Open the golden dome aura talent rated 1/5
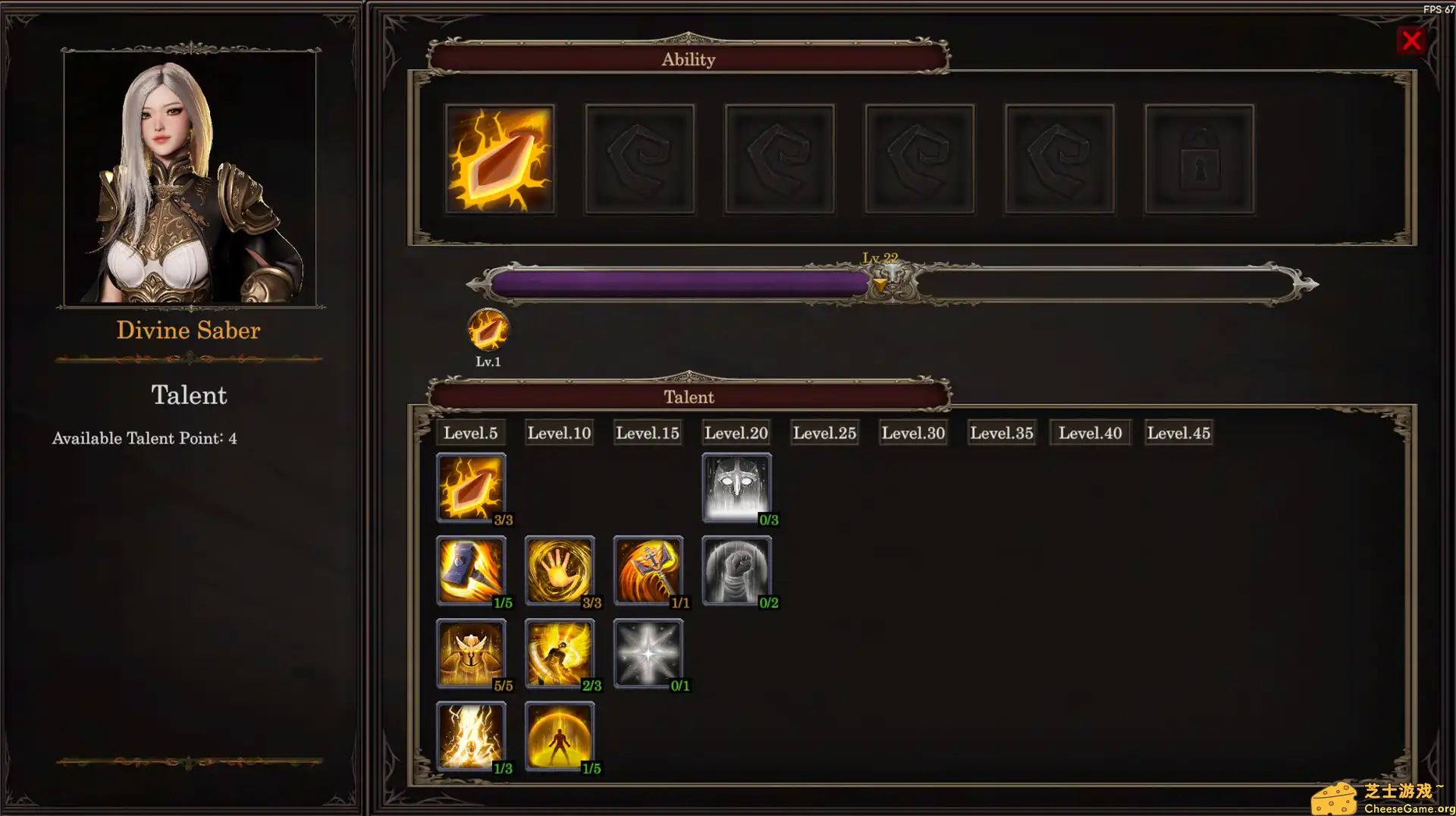The width and height of the screenshot is (1456, 816). [x=560, y=734]
